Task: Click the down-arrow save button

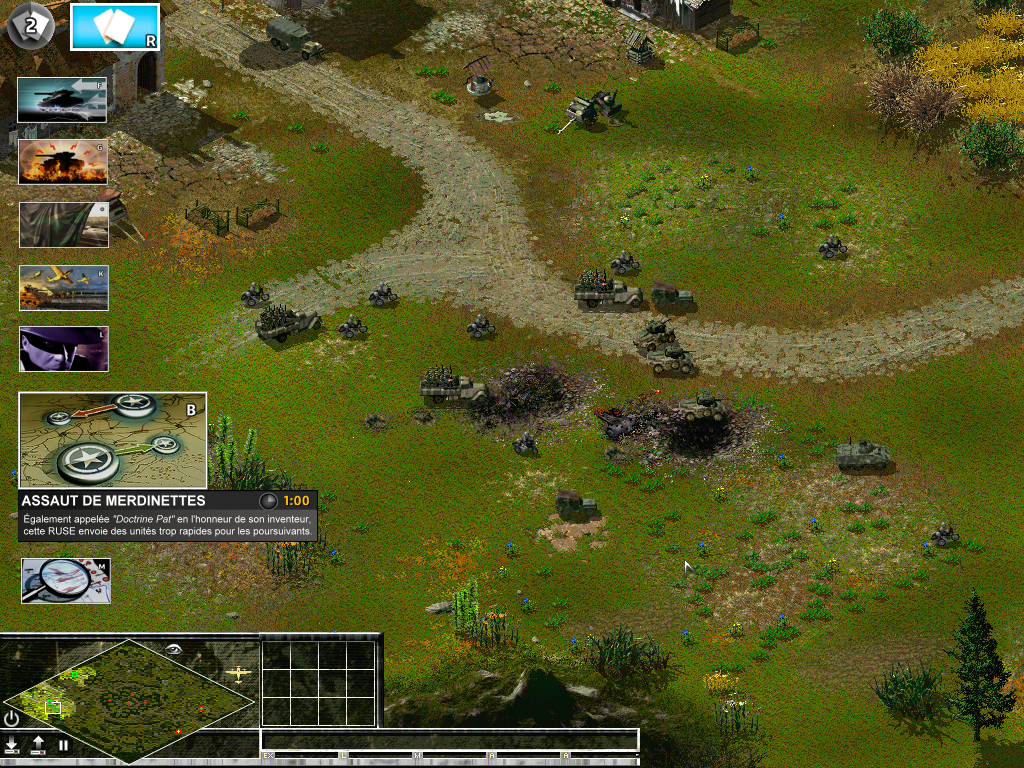Action: click(12, 745)
